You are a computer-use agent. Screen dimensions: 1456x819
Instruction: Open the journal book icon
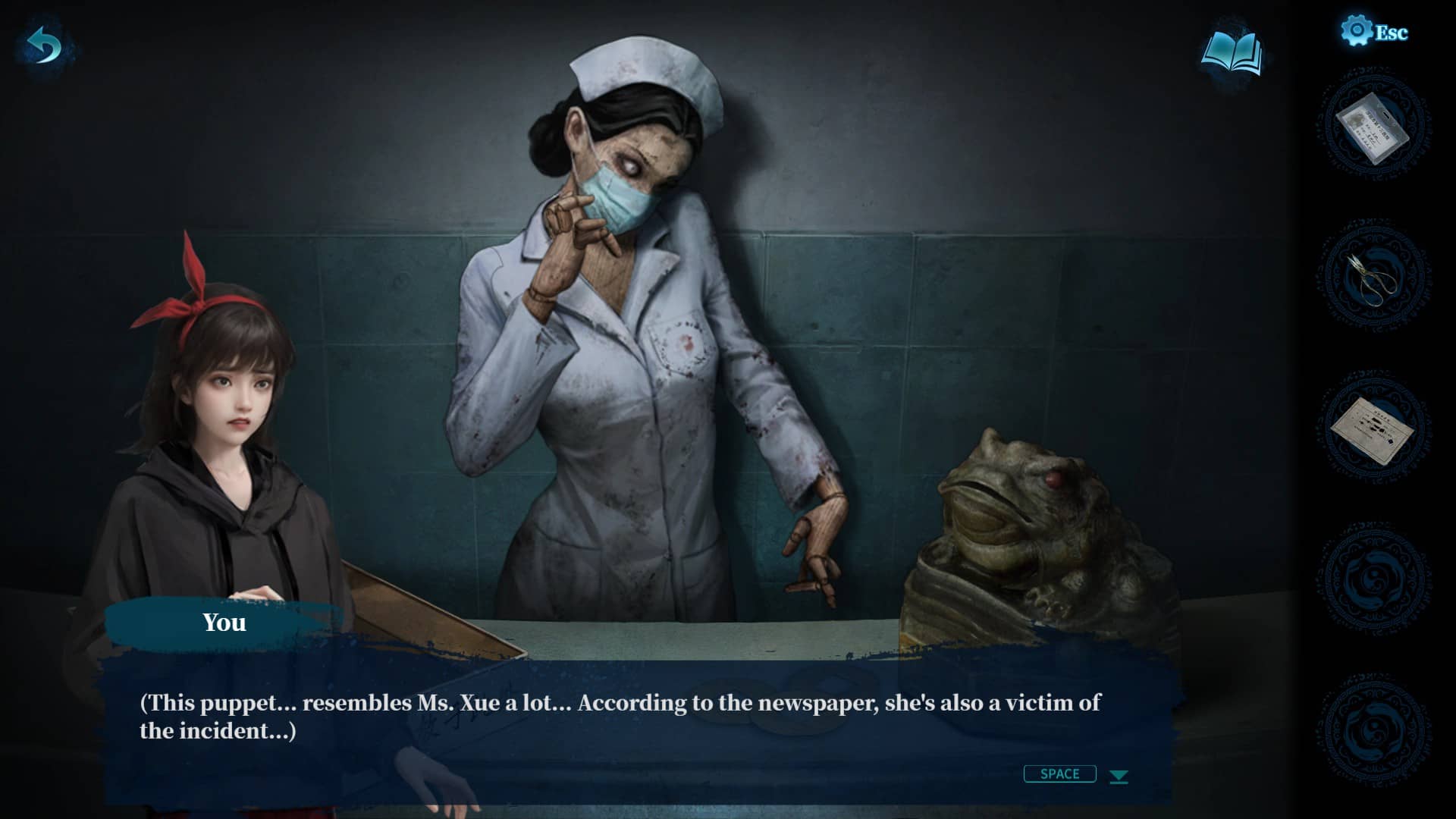[x=1232, y=53]
